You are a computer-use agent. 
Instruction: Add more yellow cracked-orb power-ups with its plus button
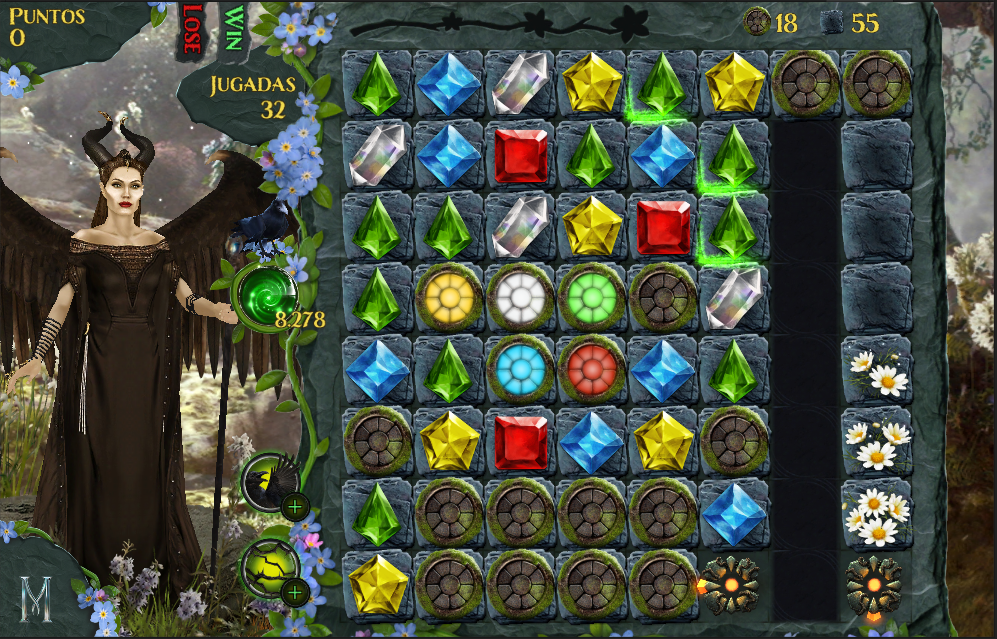pos(294,593)
